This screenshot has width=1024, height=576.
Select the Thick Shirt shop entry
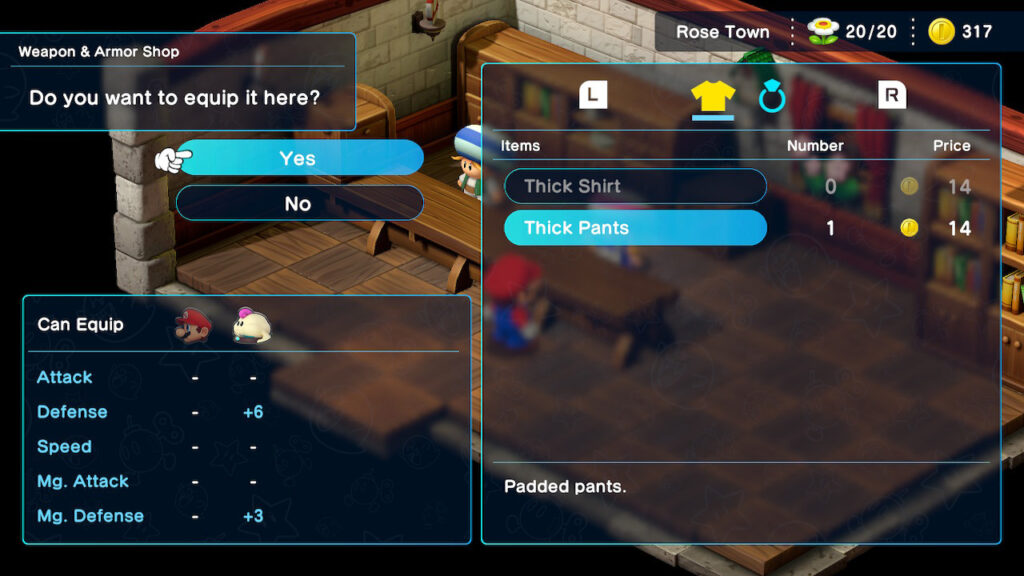click(x=634, y=186)
